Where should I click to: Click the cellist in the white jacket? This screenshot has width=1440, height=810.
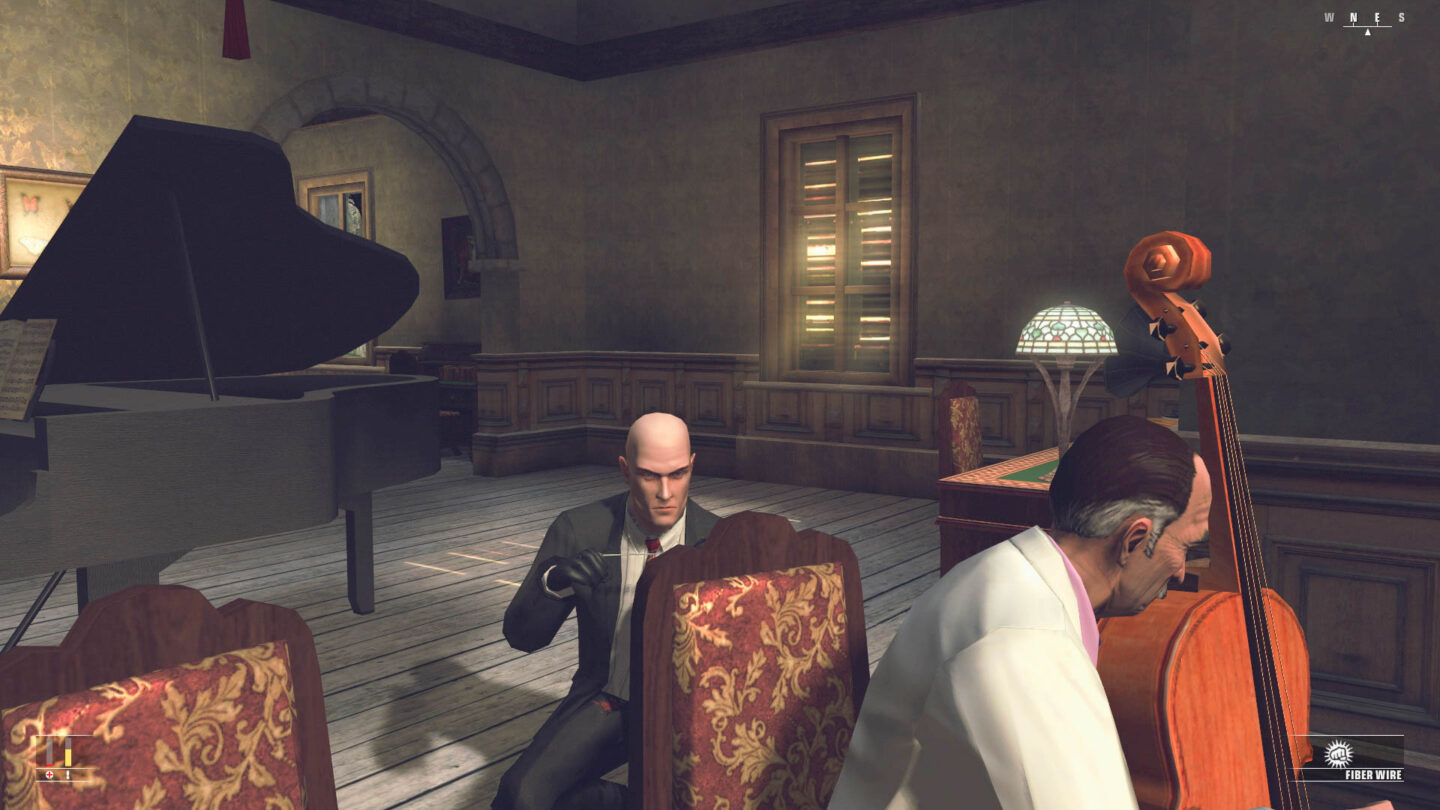click(x=1020, y=640)
